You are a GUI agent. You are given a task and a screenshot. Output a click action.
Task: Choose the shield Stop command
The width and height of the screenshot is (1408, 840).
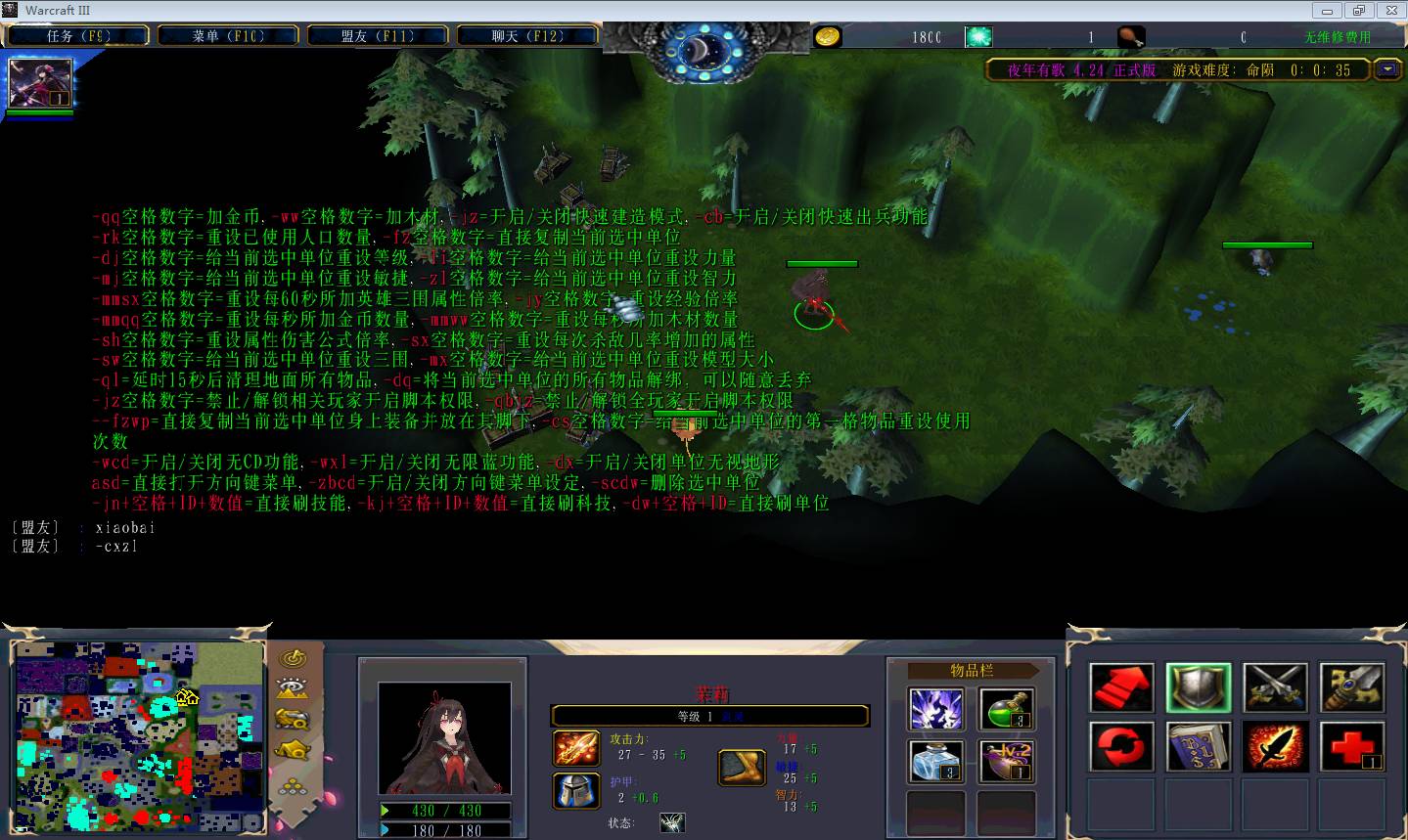pos(1199,686)
